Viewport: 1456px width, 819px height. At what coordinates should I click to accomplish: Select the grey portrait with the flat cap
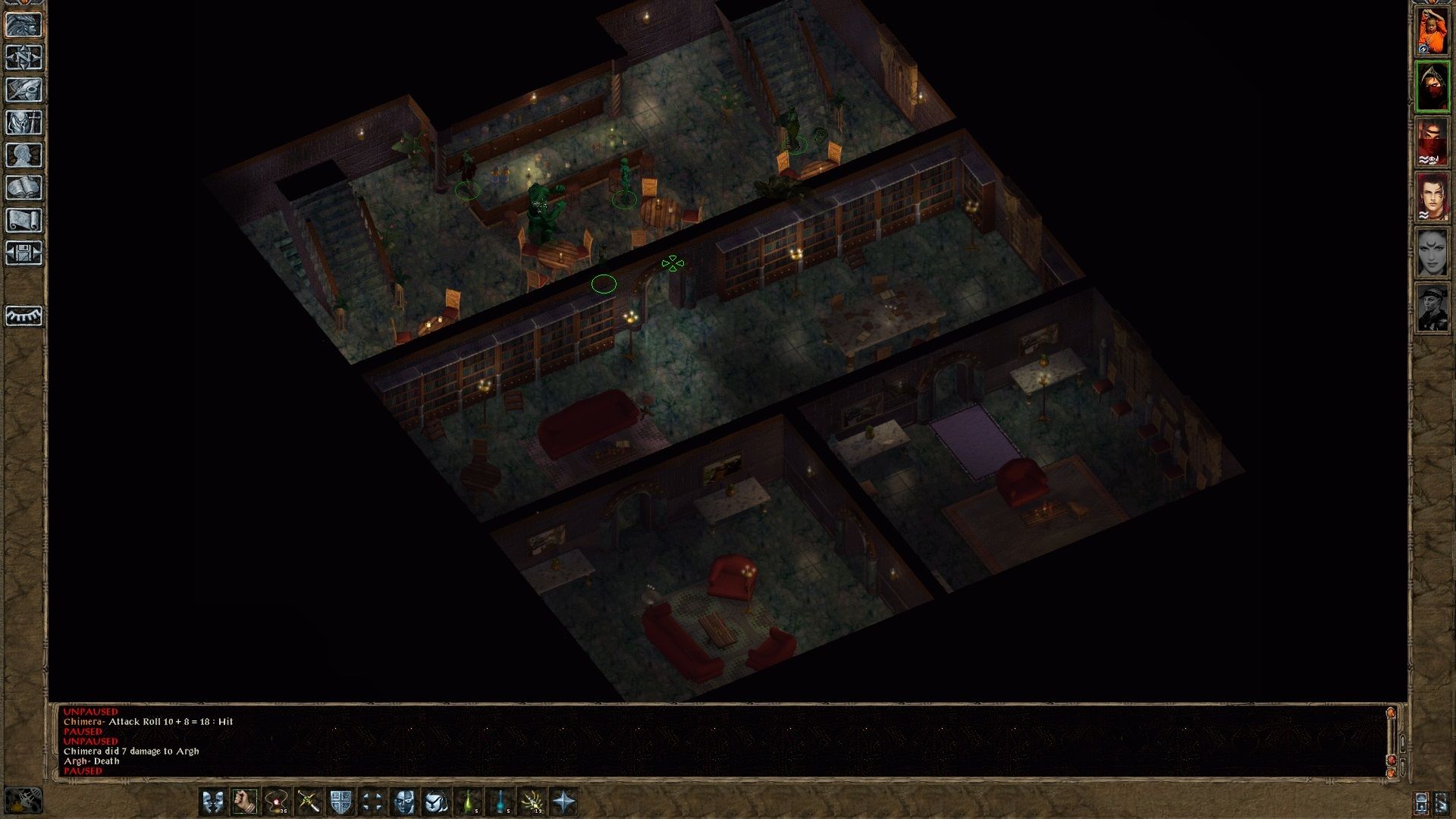1432,308
